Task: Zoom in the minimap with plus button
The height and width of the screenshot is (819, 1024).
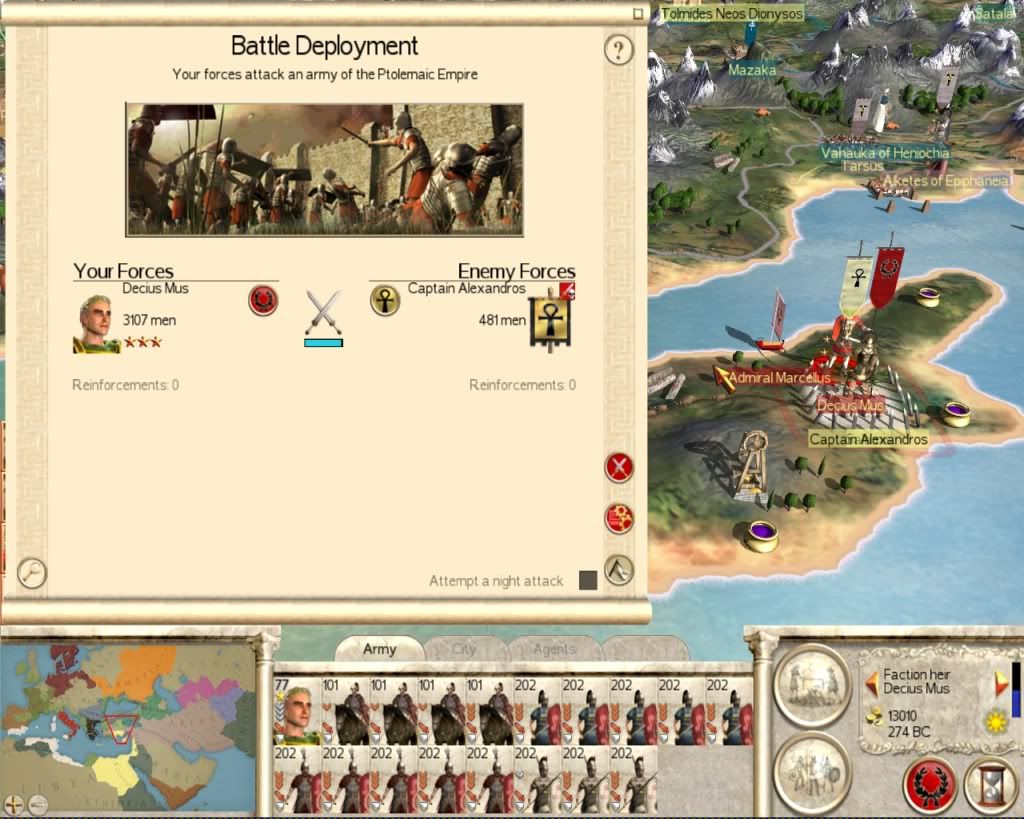Action: pos(14,803)
